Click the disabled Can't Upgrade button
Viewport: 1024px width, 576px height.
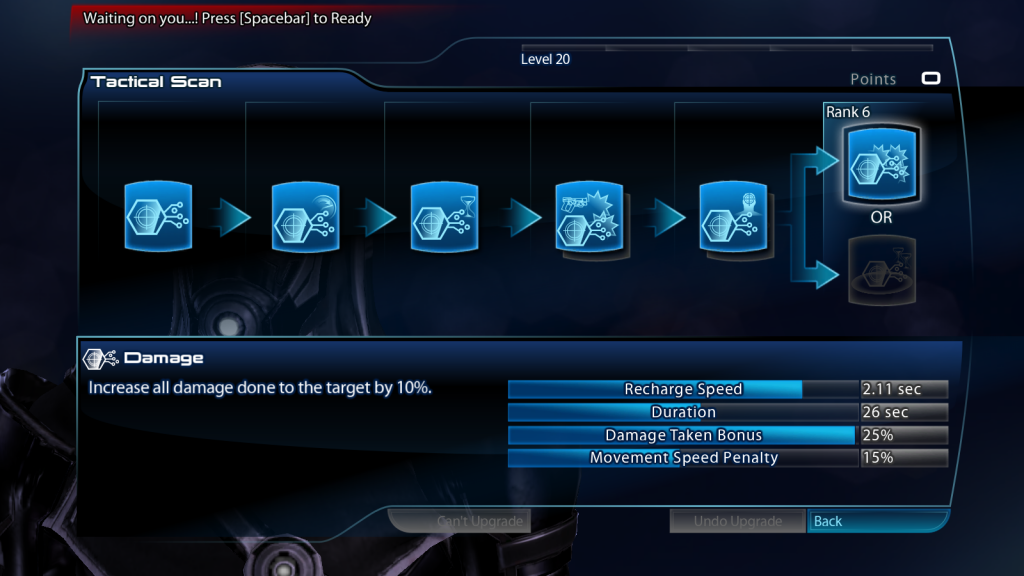[458, 521]
